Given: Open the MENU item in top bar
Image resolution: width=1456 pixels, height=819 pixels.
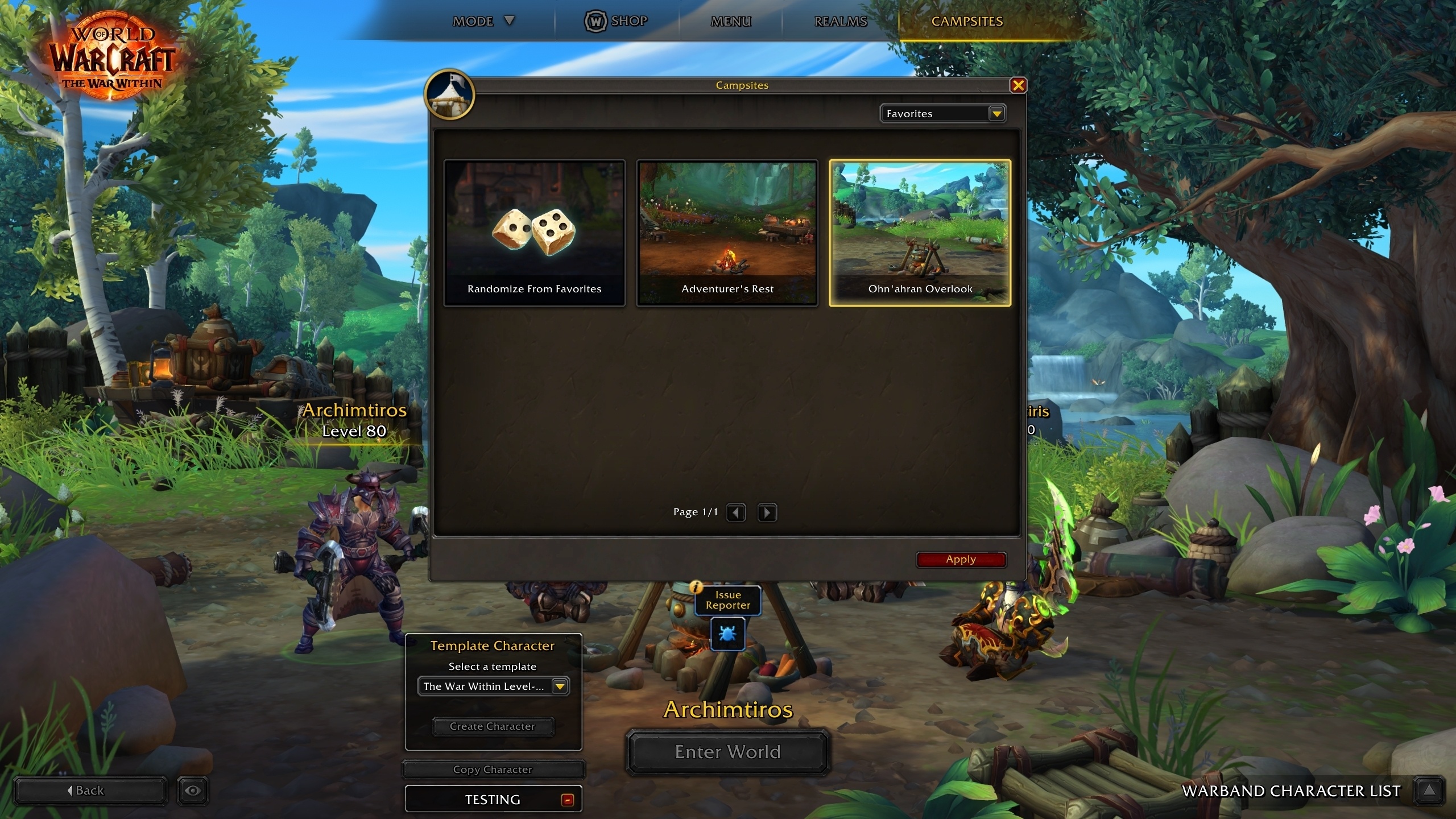Looking at the screenshot, I should (730, 21).
